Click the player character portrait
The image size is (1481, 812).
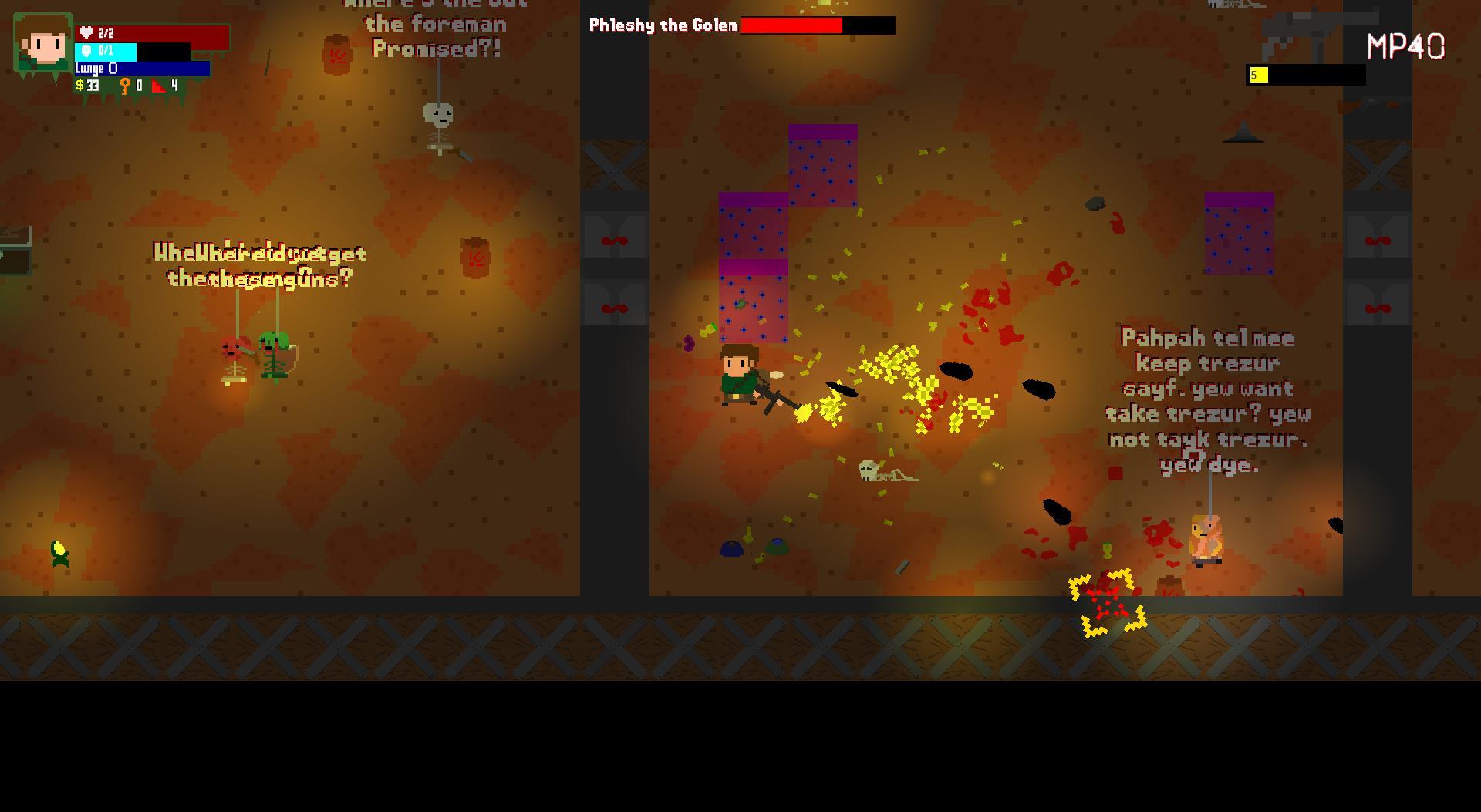tap(43, 43)
